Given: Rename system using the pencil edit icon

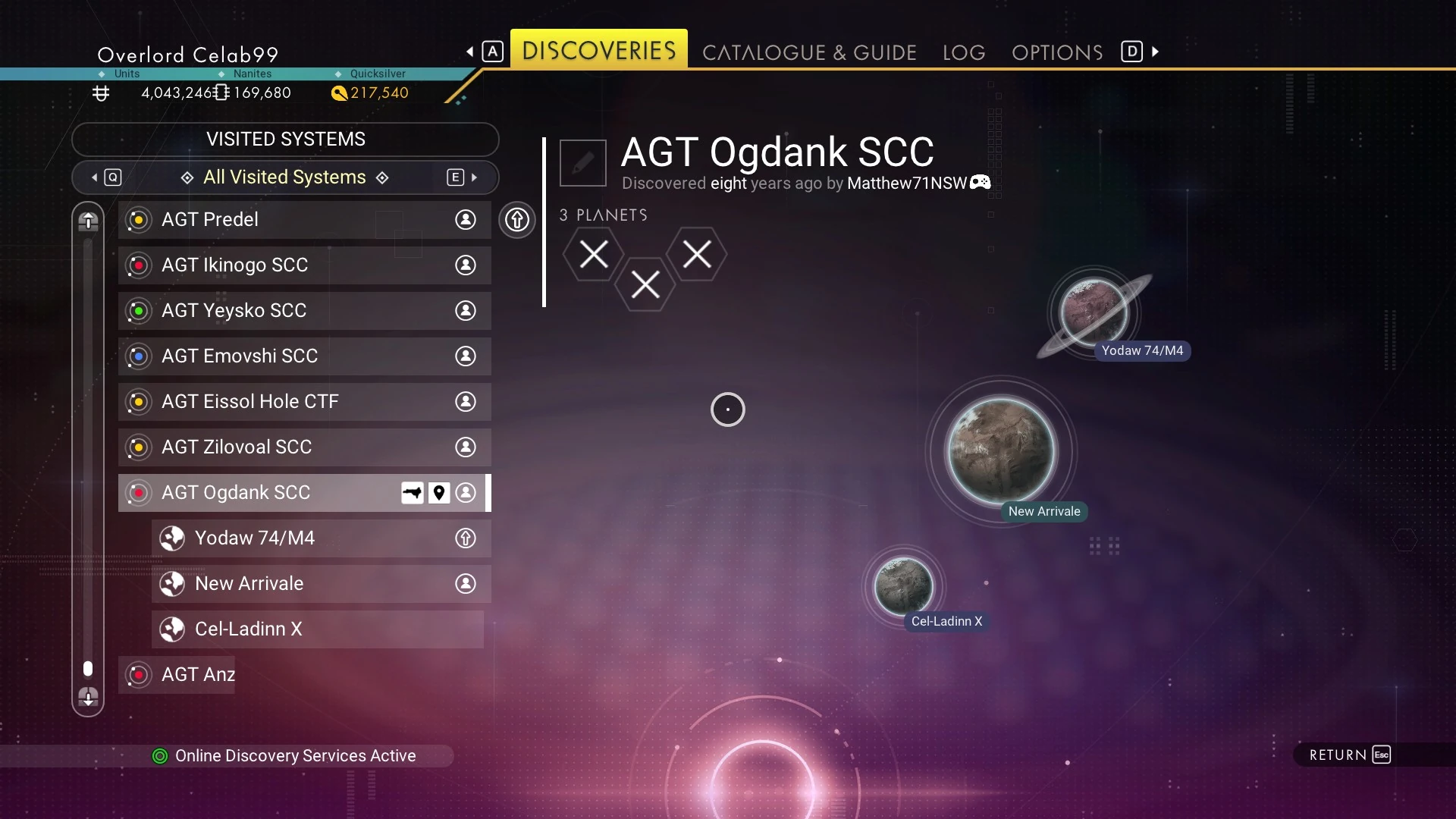Looking at the screenshot, I should pyautogui.click(x=582, y=162).
